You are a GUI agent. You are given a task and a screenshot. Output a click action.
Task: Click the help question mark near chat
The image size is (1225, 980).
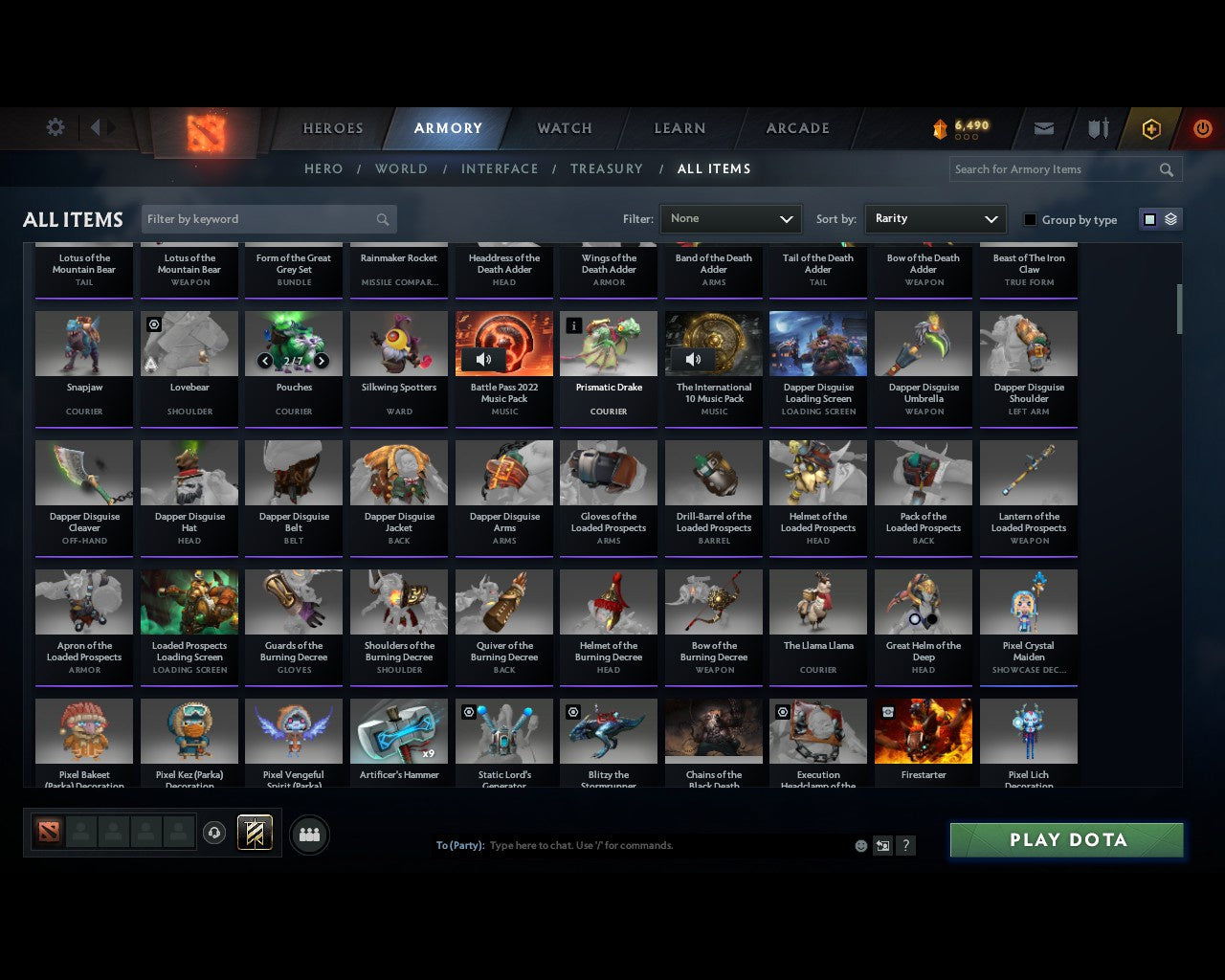pyautogui.click(x=905, y=845)
